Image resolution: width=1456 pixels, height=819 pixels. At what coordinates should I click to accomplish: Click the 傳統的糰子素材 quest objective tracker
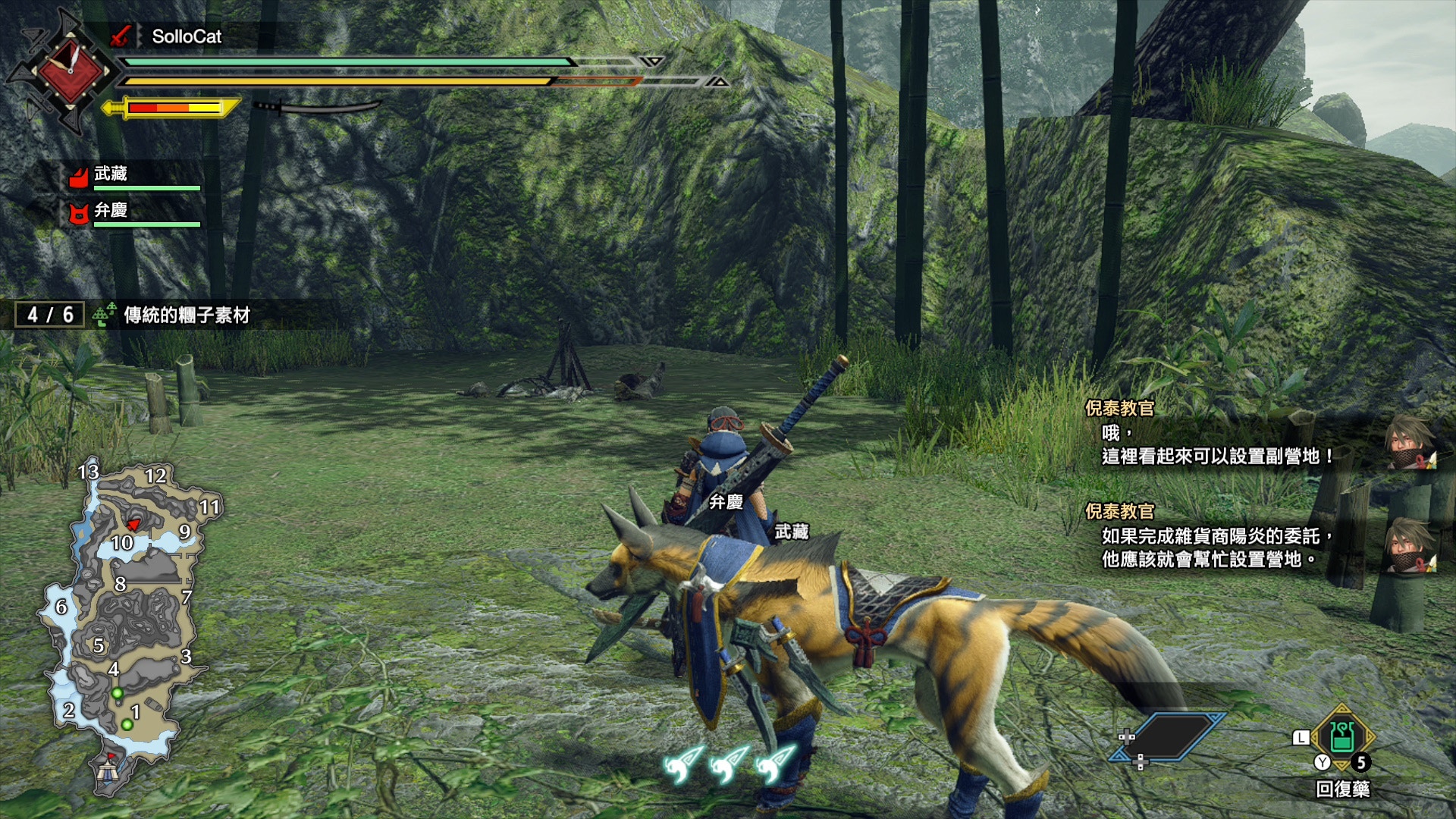point(186,315)
